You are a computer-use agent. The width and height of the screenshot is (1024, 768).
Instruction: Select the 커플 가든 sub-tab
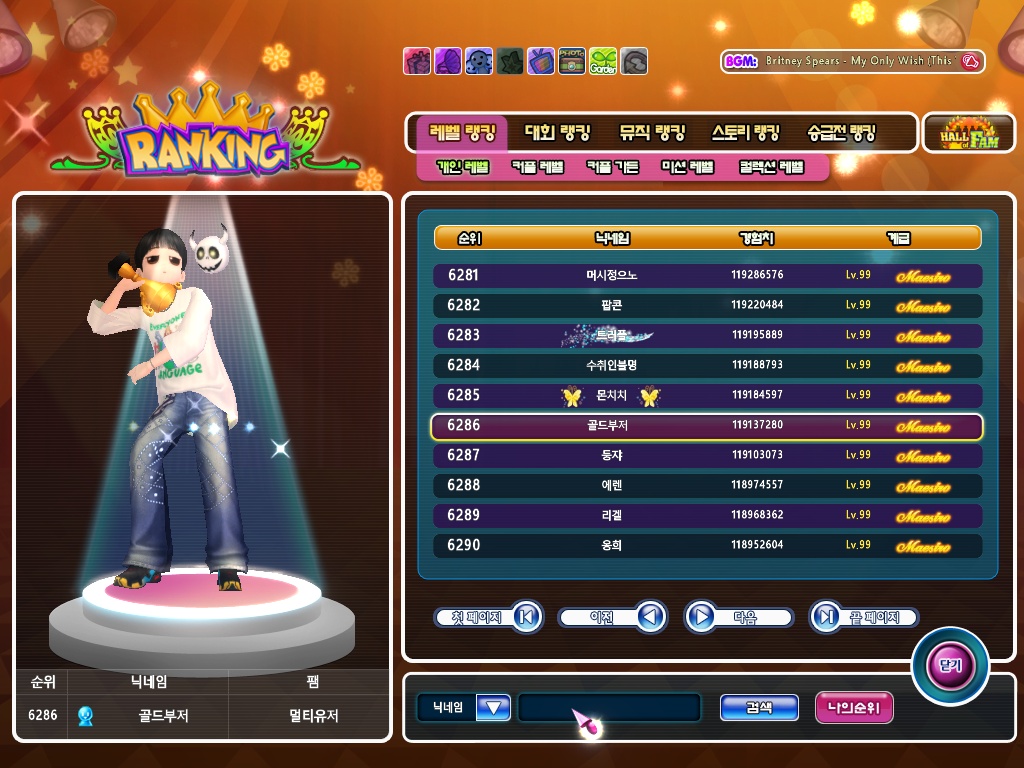pyautogui.click(x=612, y=167)
